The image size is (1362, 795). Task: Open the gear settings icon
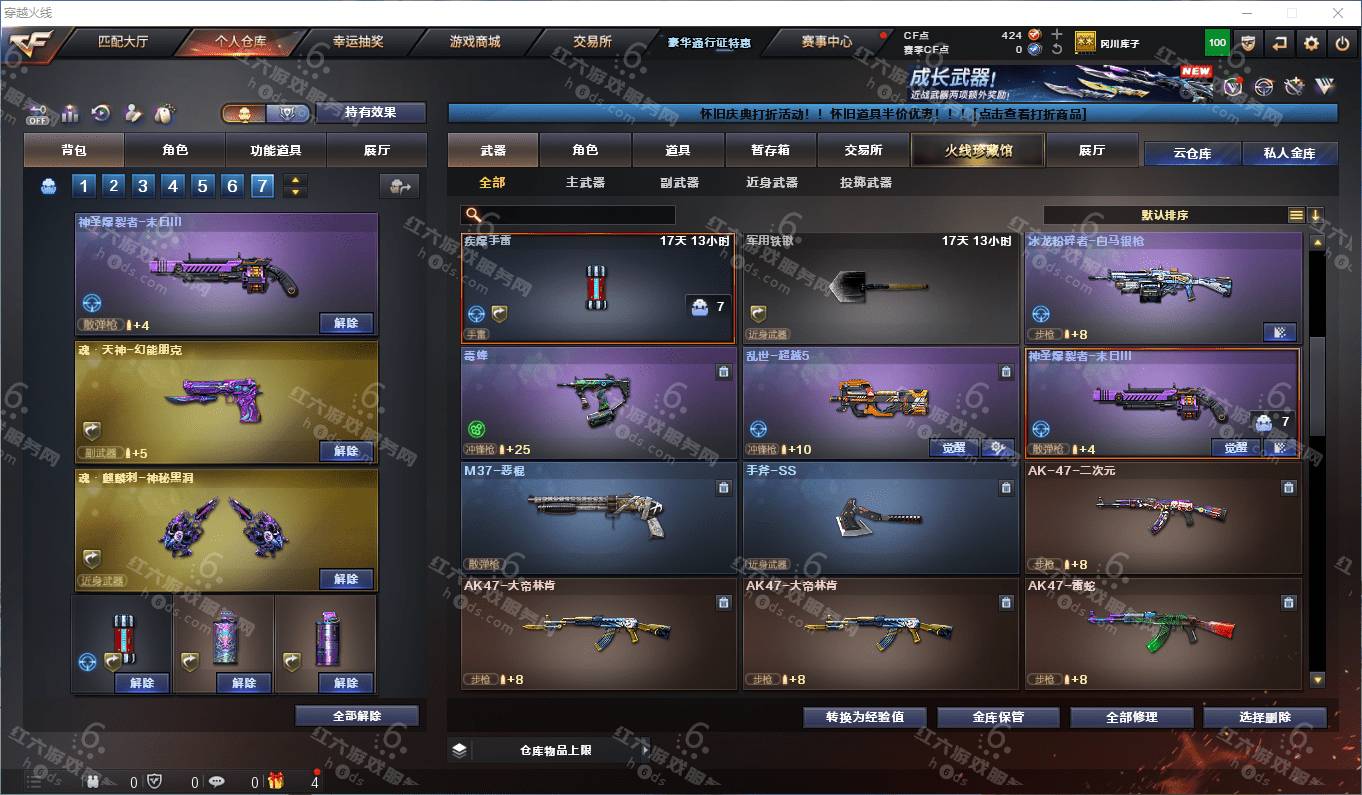tap(1311, 43)
